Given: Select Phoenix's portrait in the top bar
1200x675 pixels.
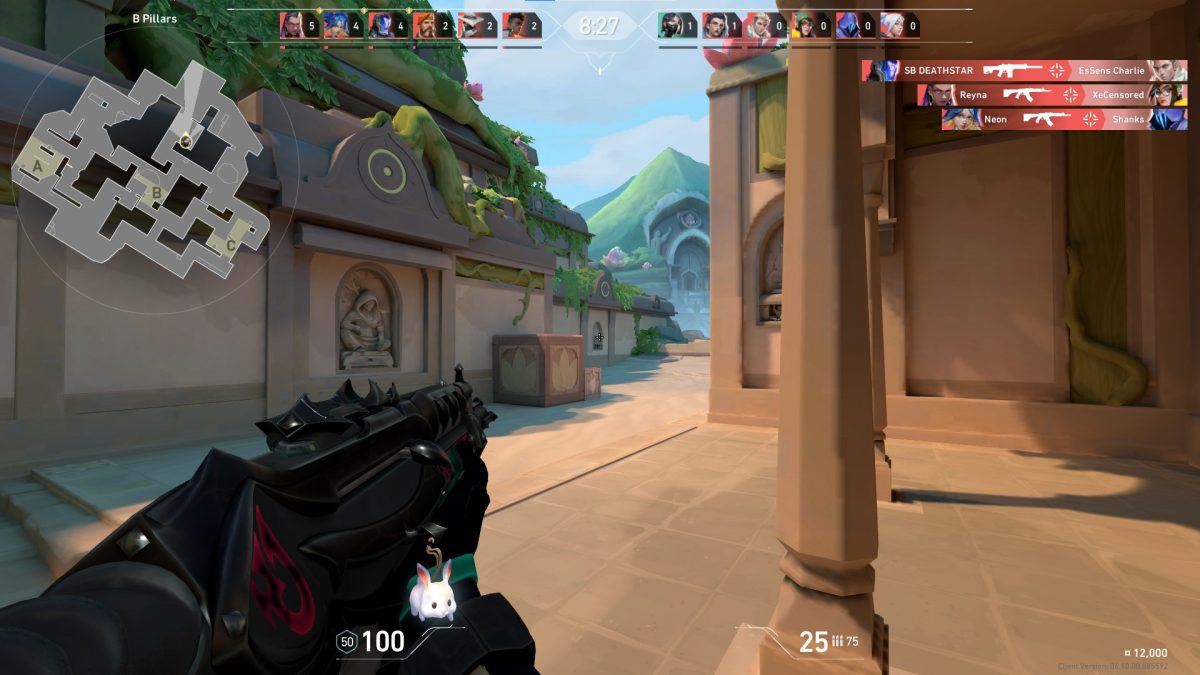Looking at the screenshot, I should click(514, 27).
